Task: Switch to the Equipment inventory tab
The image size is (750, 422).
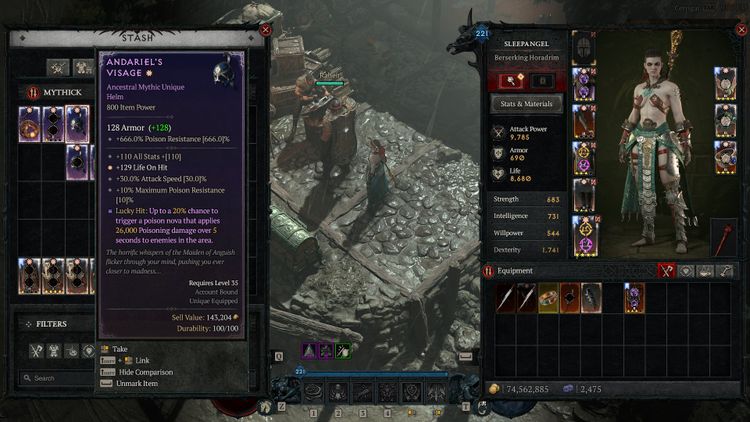Action: click(666, 270)
